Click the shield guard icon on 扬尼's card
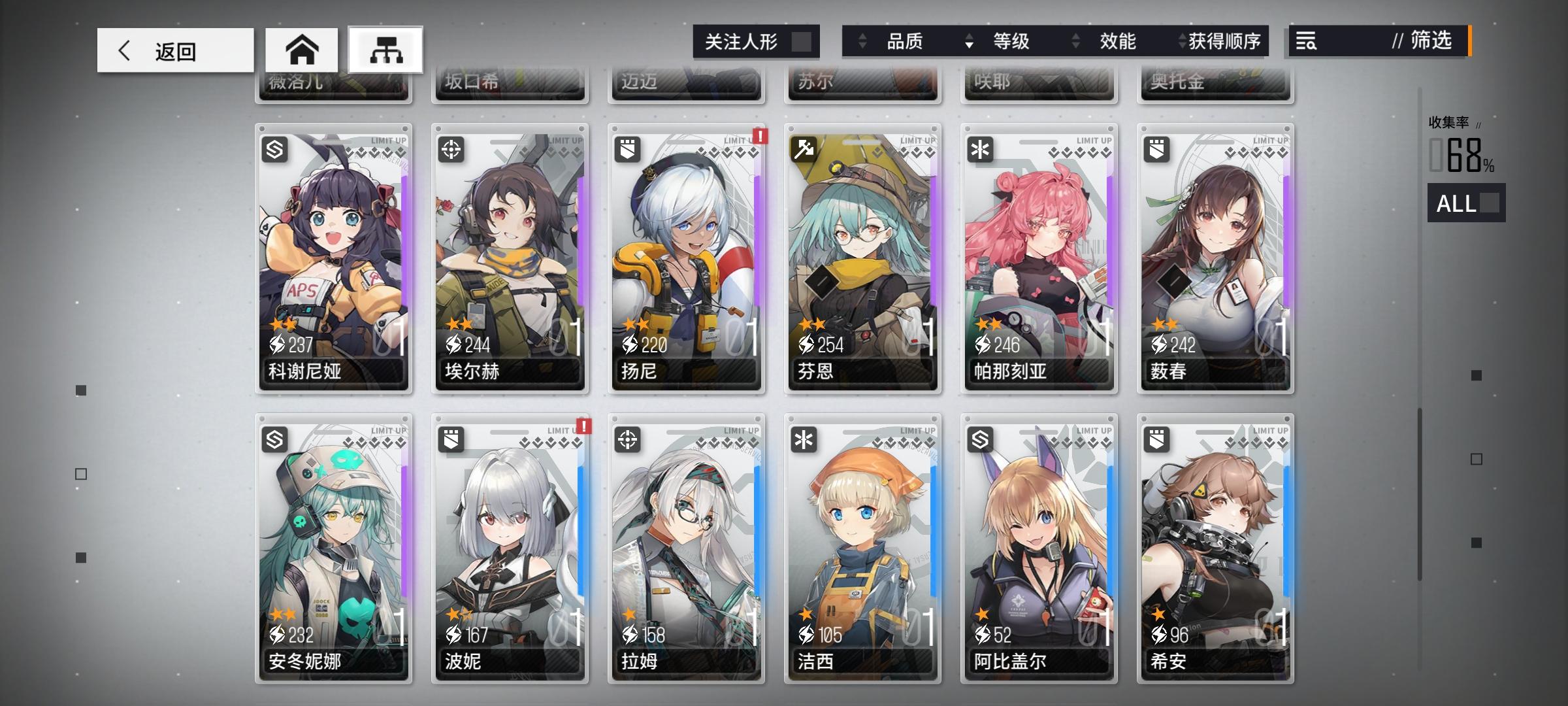This screenshot has height=706, width=1568. tap(629, 151)
